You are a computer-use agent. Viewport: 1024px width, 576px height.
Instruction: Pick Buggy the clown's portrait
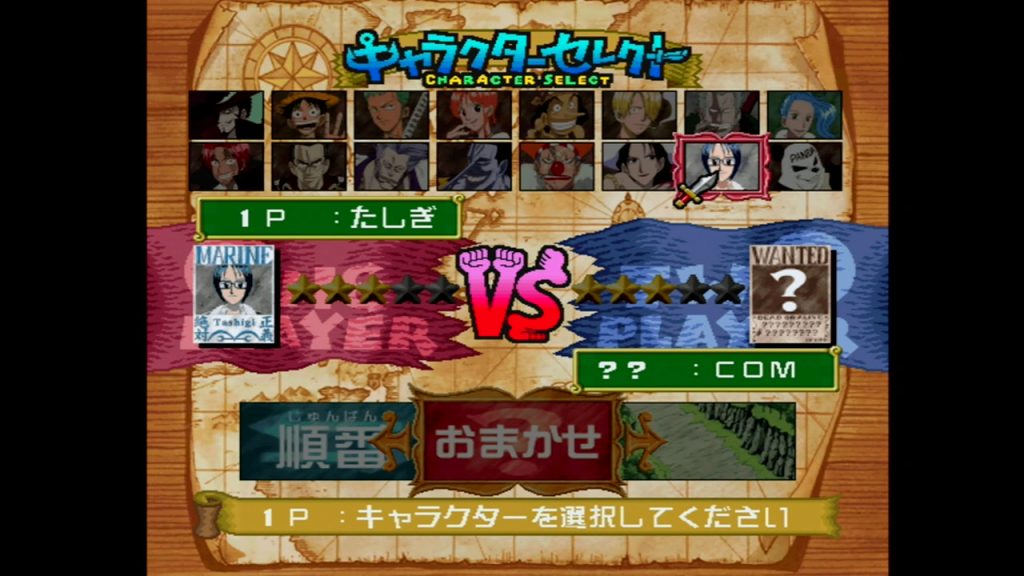(x=556, y=166)
